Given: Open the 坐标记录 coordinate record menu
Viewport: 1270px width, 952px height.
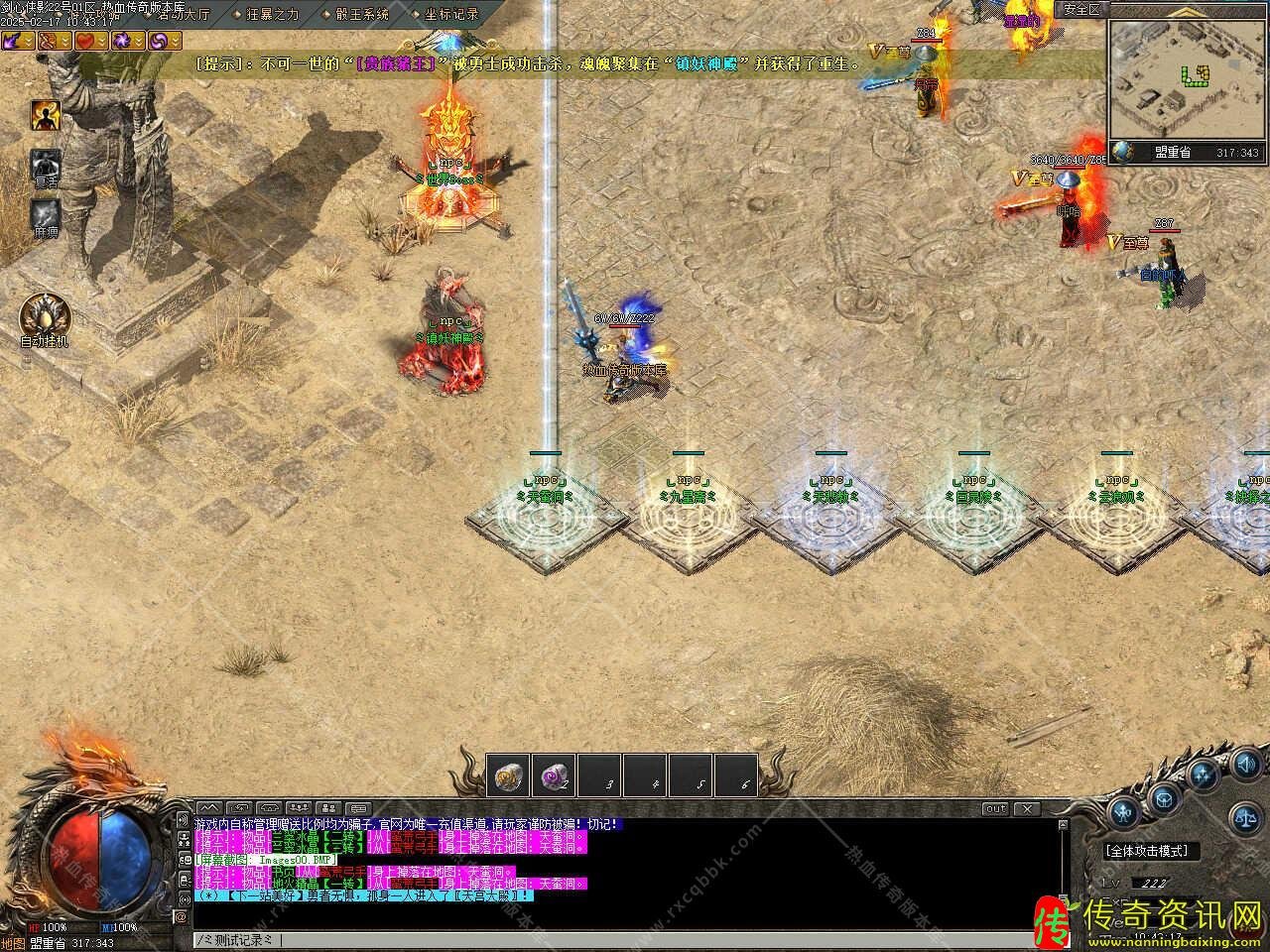Looking at the screenshot, I should 450,15.
